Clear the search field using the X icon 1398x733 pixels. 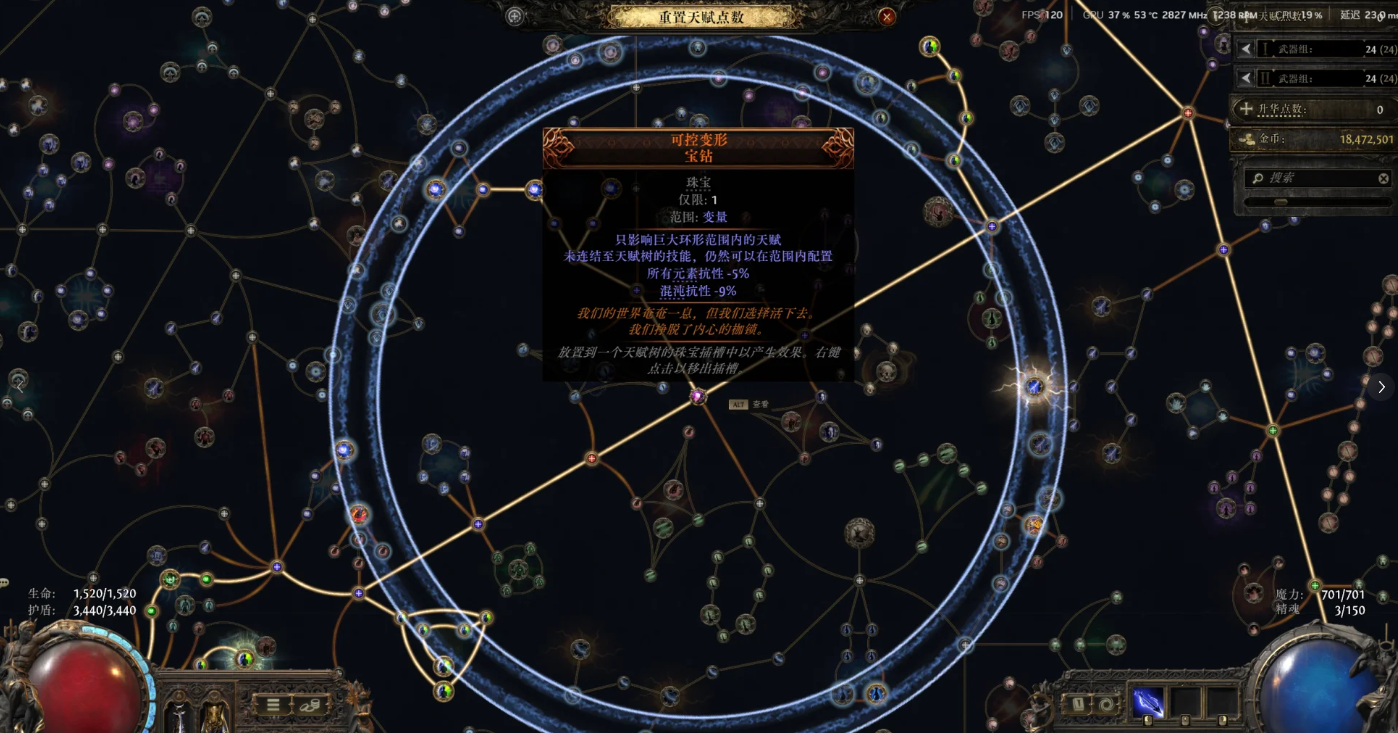click(1383, 178)
